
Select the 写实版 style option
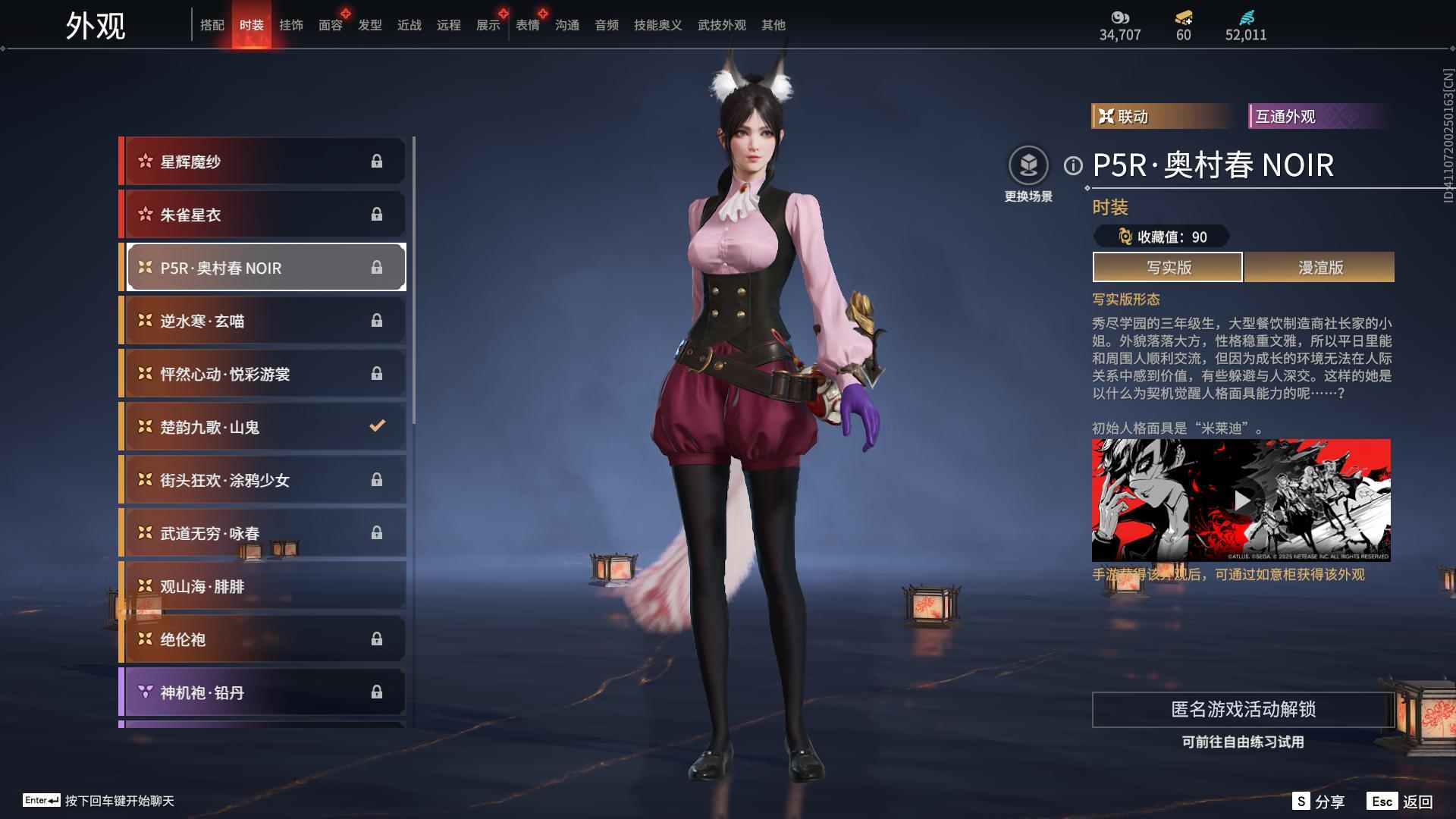[1168, 267]
